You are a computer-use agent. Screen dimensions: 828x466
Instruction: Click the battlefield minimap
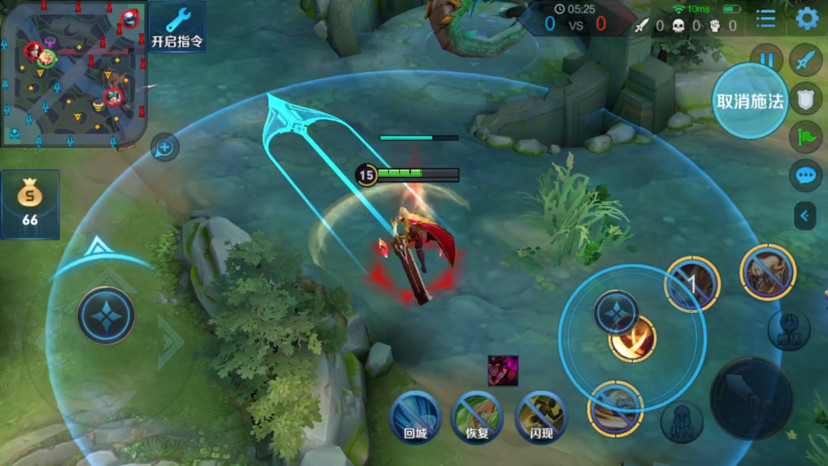pyautogui.click(x=74, y=74)
